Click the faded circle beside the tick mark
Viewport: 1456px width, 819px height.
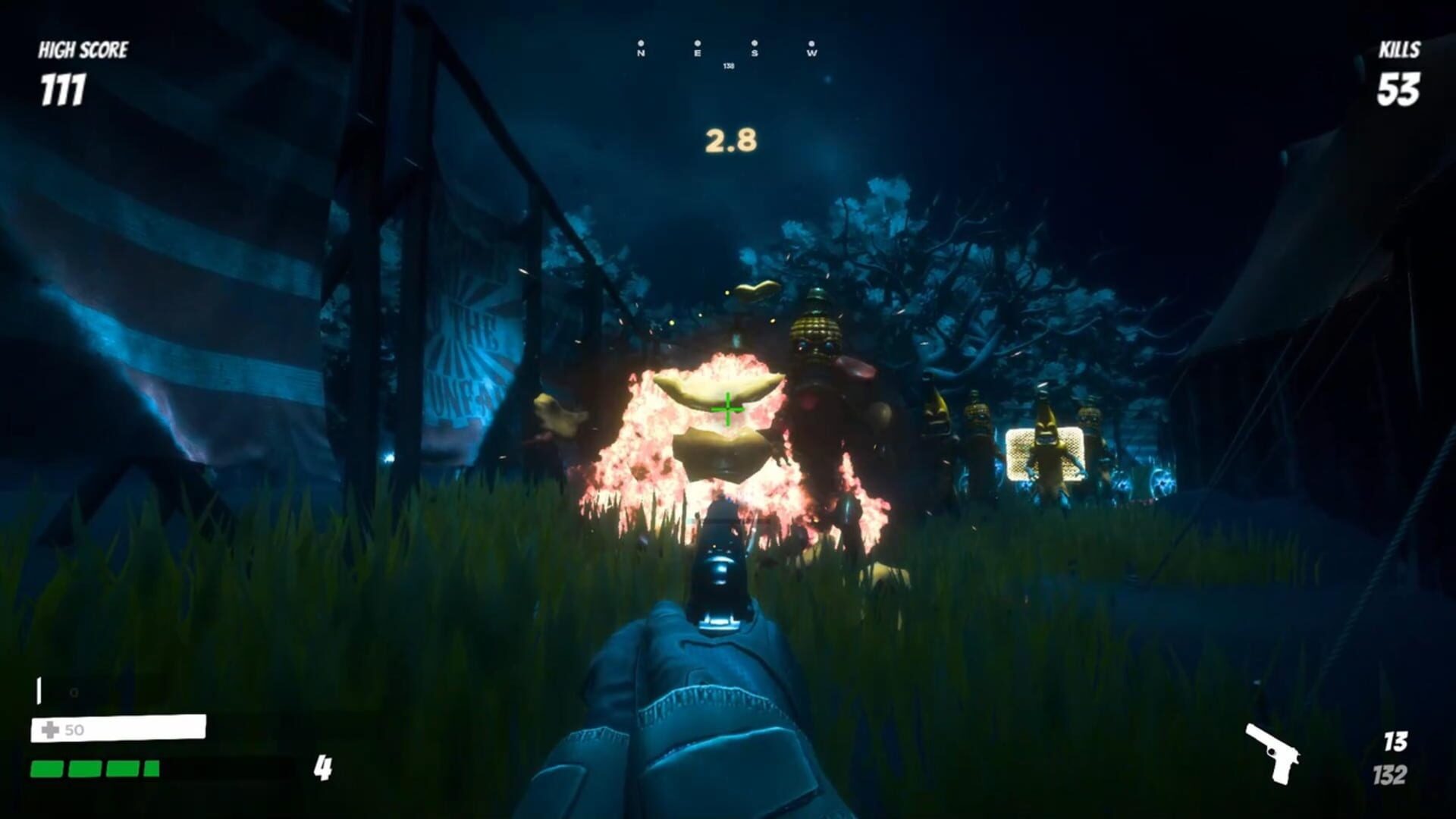tap(74, 692)
